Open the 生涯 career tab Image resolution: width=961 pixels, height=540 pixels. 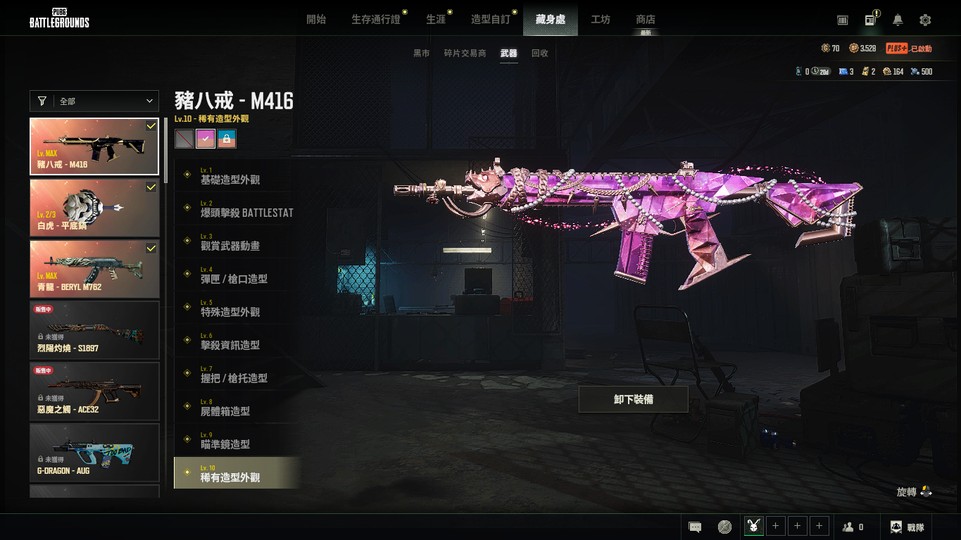click(x=436, y=19)
